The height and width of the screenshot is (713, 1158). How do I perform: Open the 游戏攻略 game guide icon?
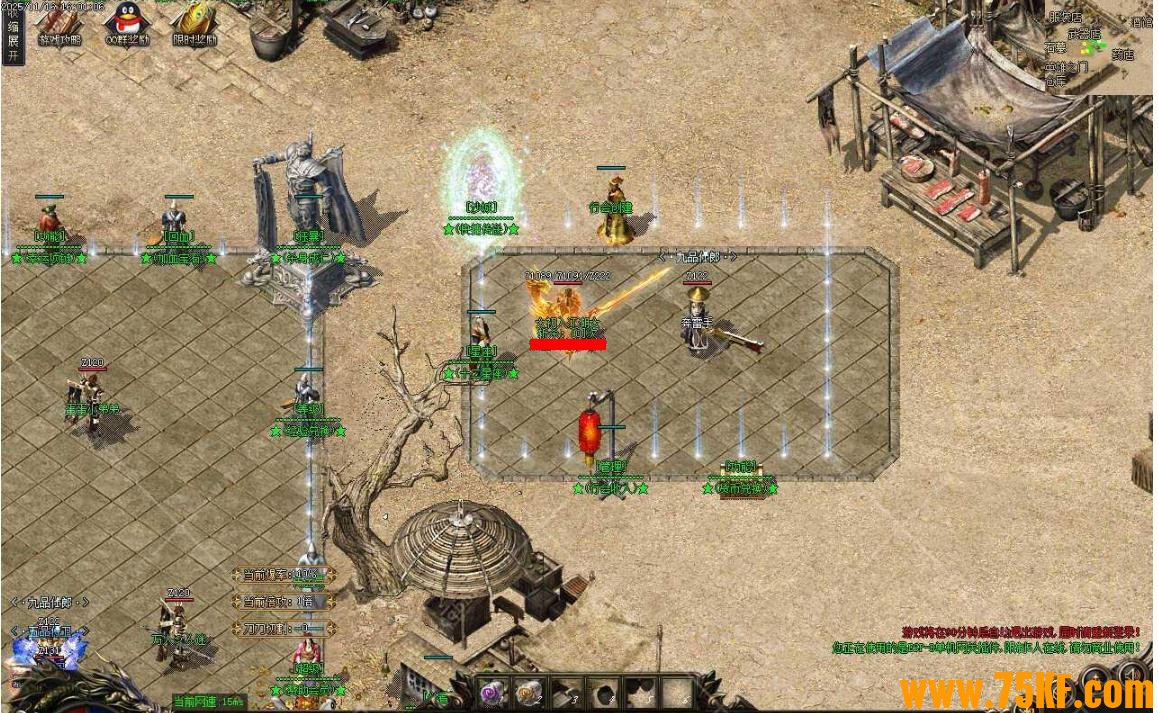click(59, 24)
